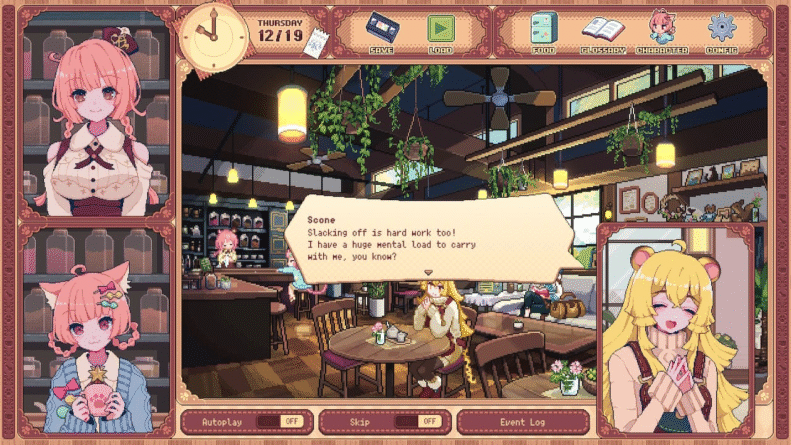Open the Glossary book
Viewport: 791px width, 445px height.
tap(602, 31)
